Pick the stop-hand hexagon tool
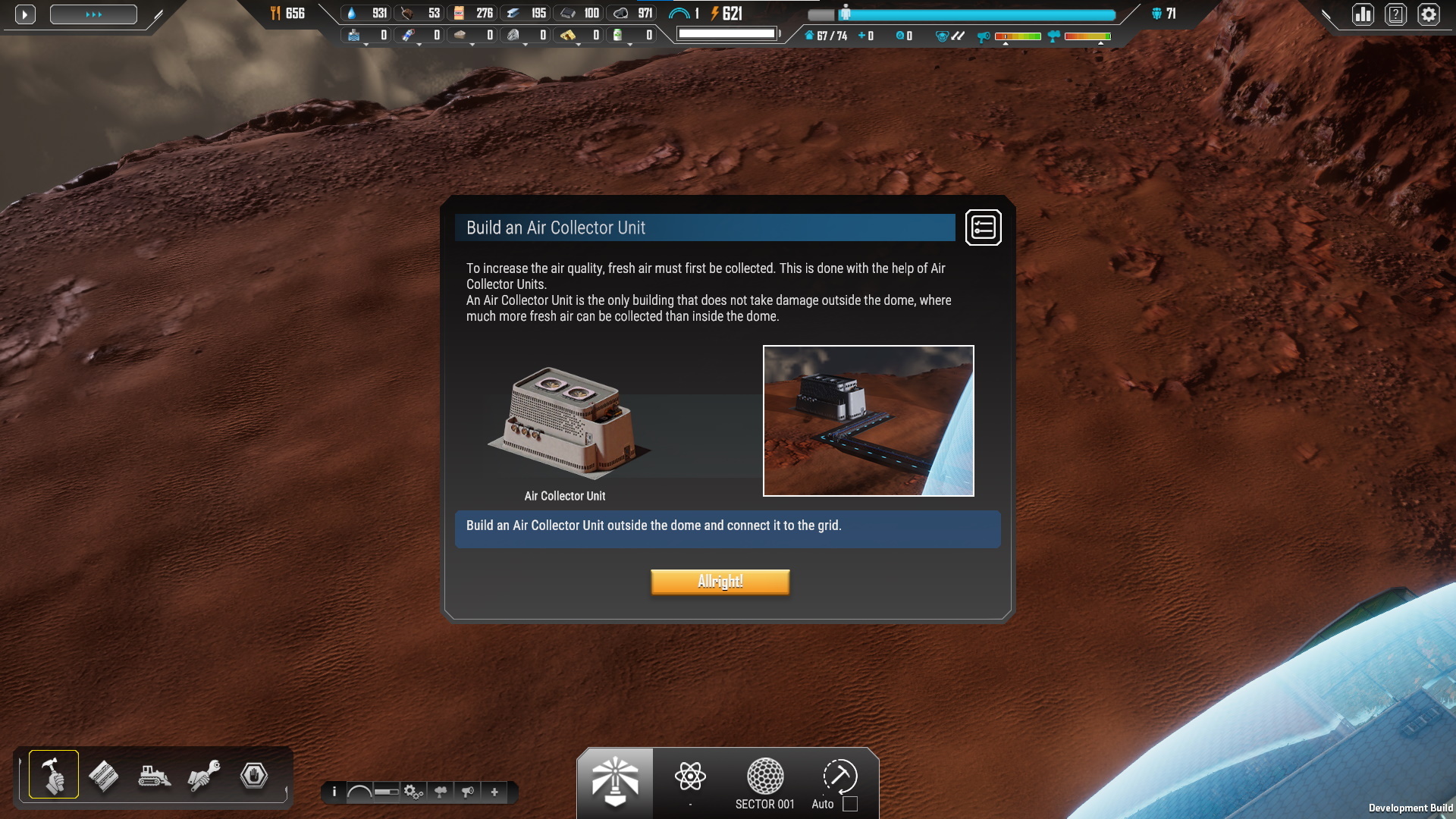Viewport: 1456px width, 819px height. click(x=253, y=776)
